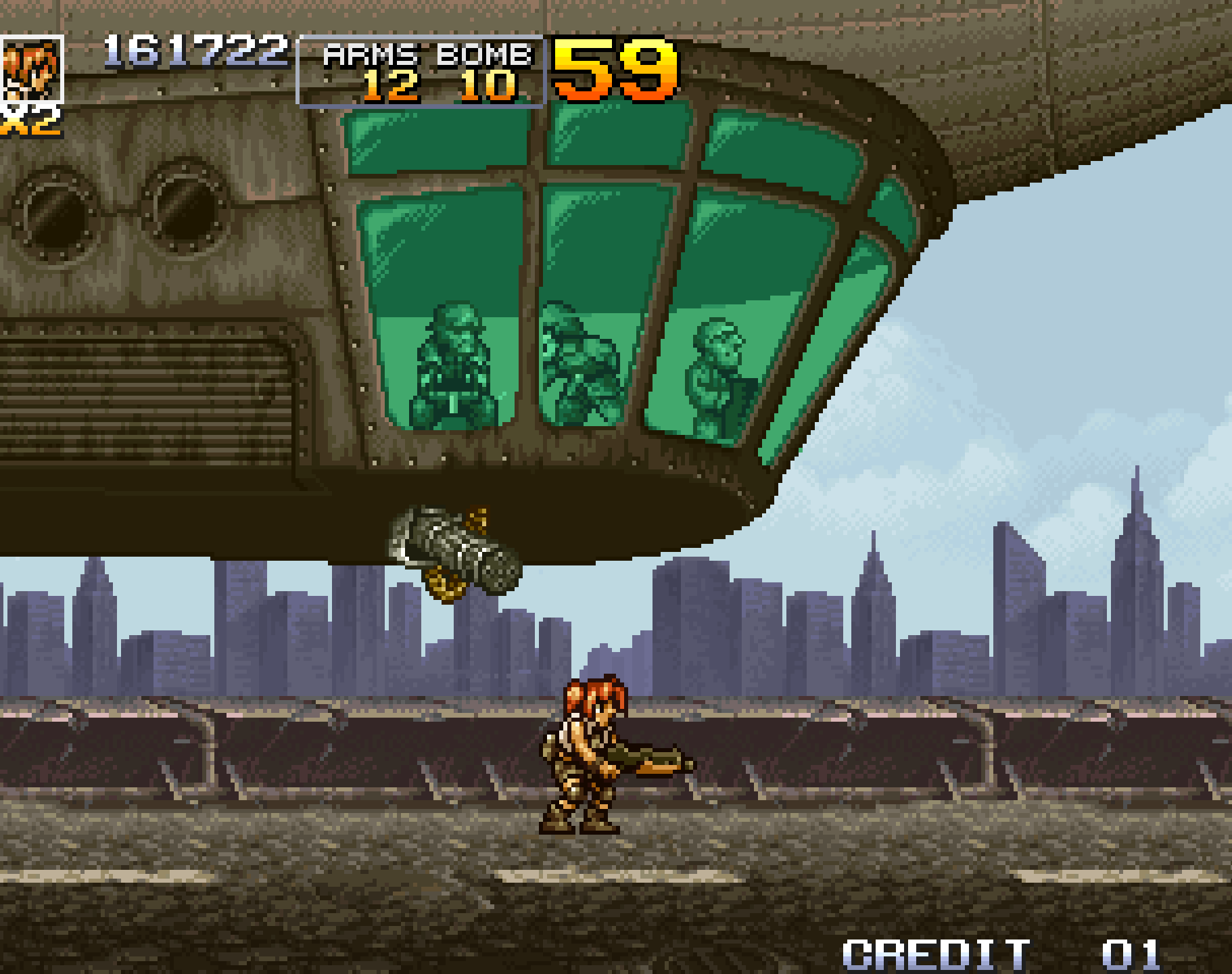
Task: Click the red-haired player portrait icon
Action: click(x=32, y=69)
